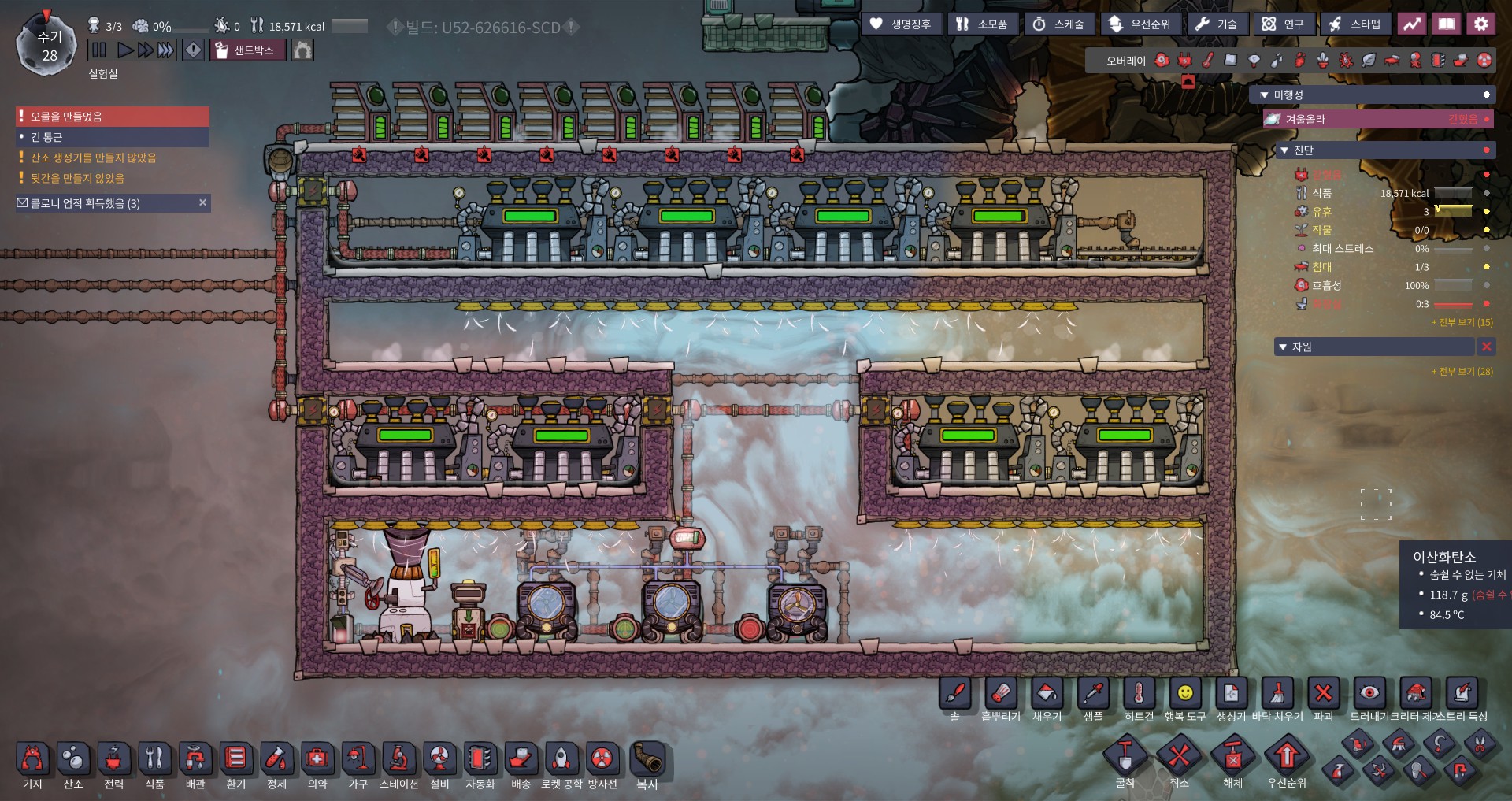Open the 배관 plumbing build category
1512x801 pixels.
pyautogui.click(x=195, y=759)
